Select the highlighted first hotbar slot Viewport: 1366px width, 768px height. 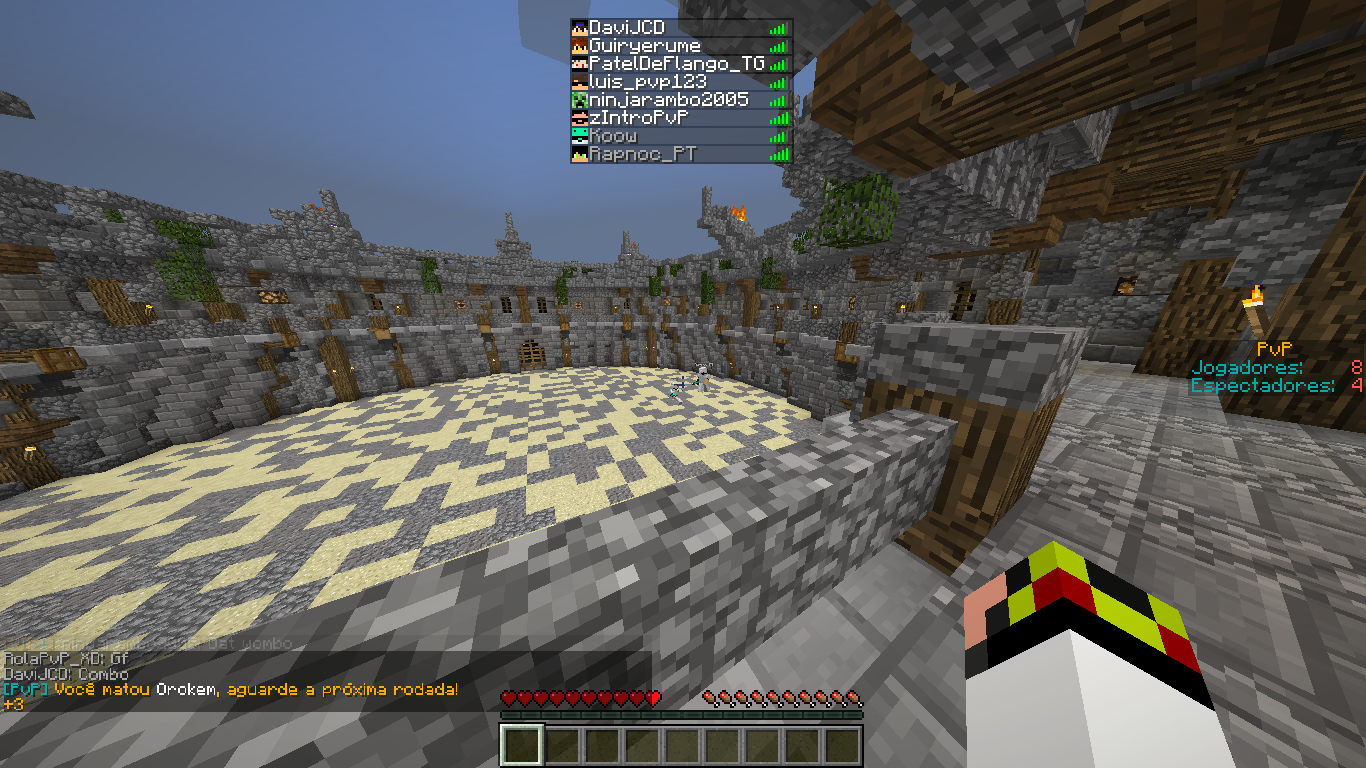[521, 746]
